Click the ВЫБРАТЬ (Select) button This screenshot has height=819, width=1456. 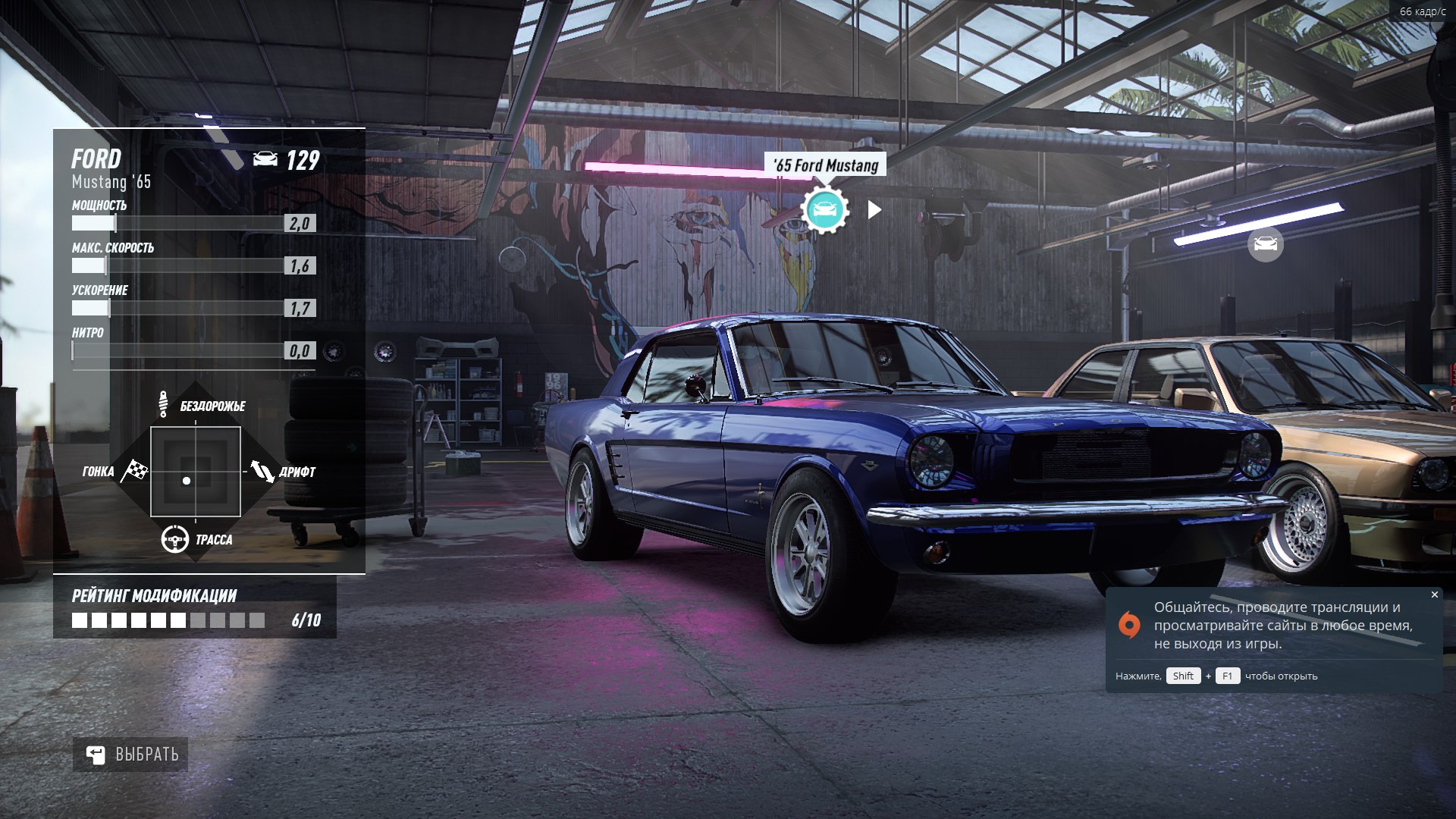pos(130,755)
